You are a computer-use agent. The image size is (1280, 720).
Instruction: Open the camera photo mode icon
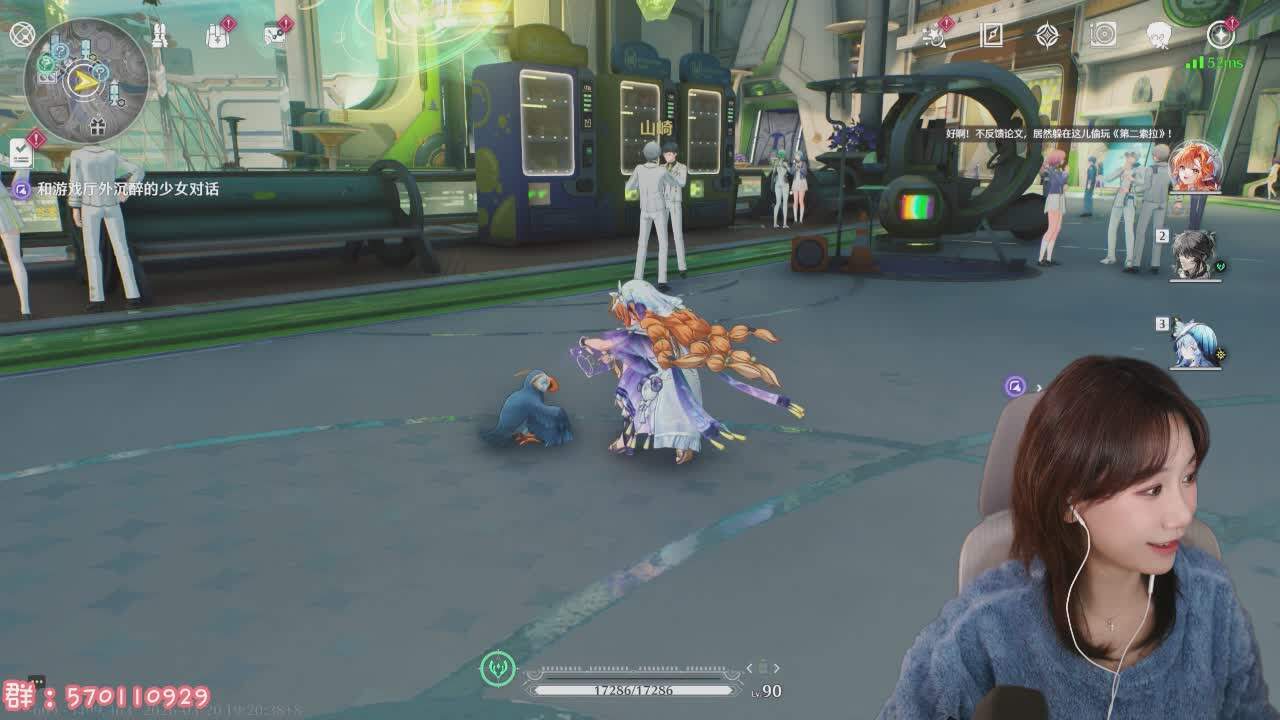[x=1103, y=35]
